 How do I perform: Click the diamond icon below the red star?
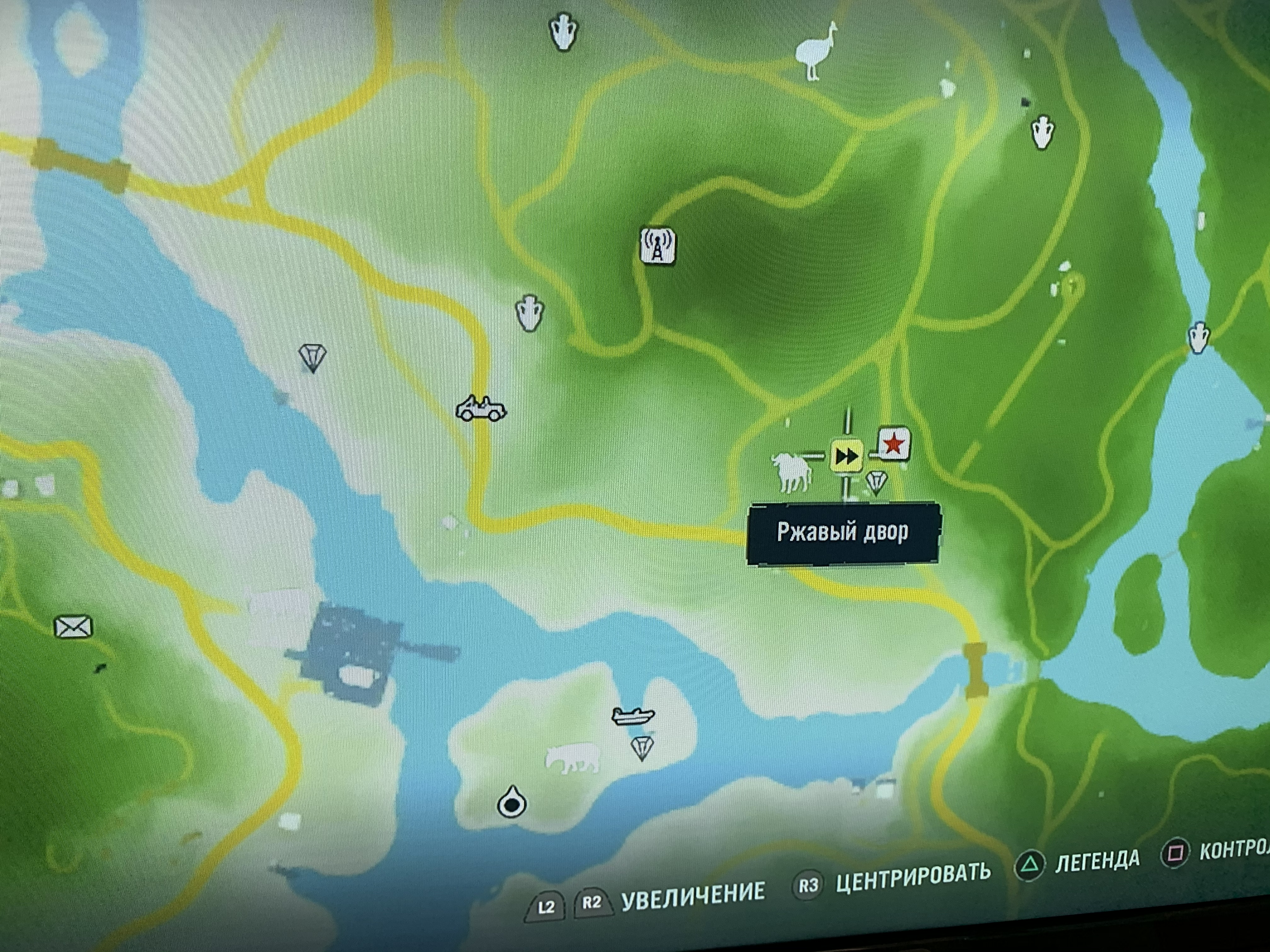click(x=876, y=481)
